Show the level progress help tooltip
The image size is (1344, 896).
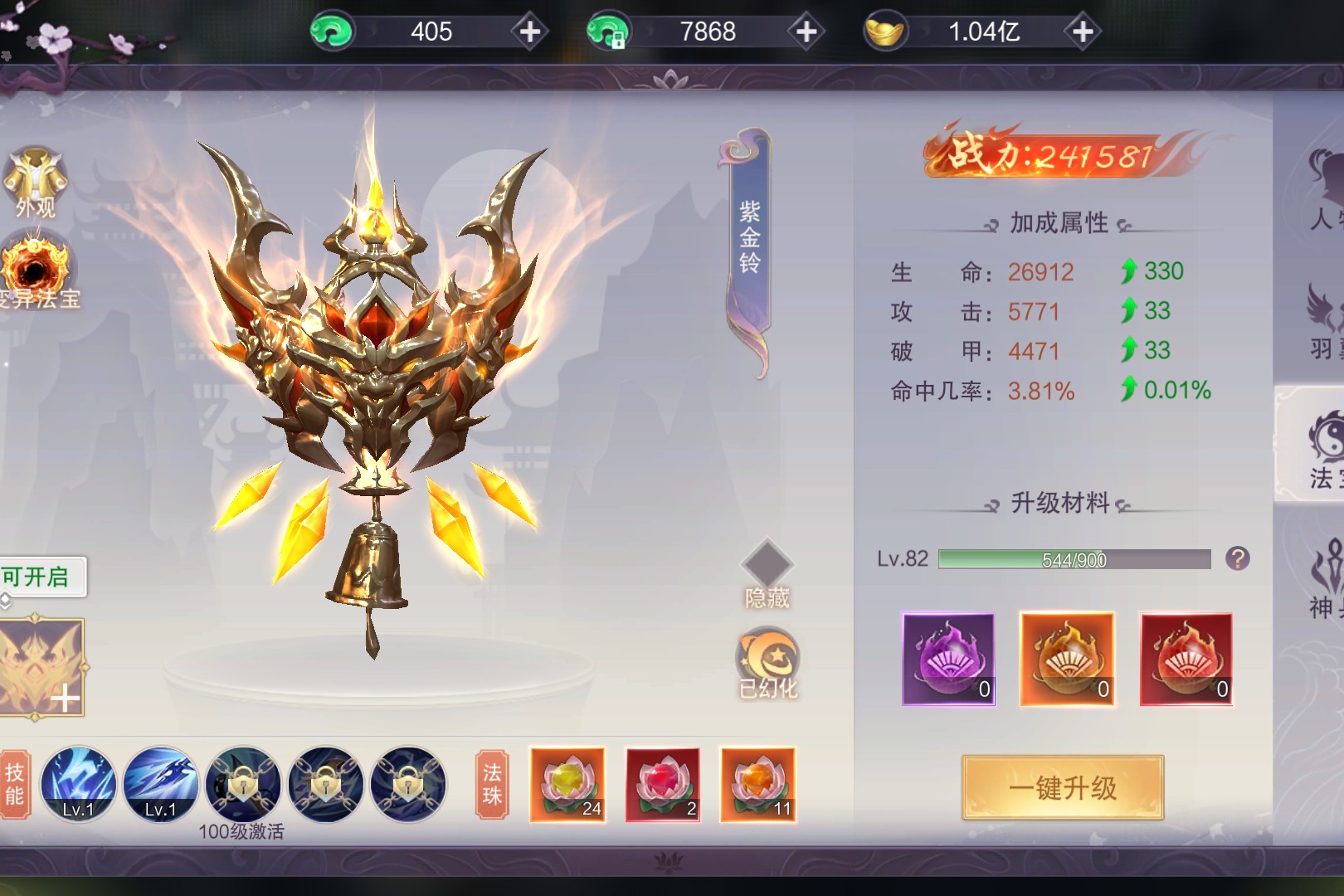coord(1237,558)
